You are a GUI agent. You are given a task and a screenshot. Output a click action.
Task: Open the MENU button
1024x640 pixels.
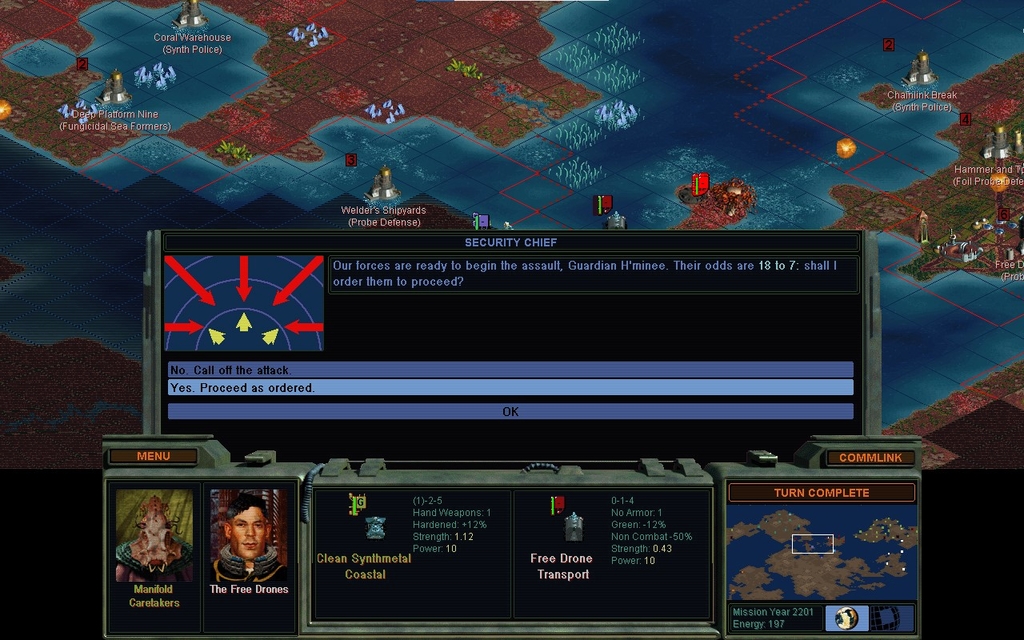(153, 457)
